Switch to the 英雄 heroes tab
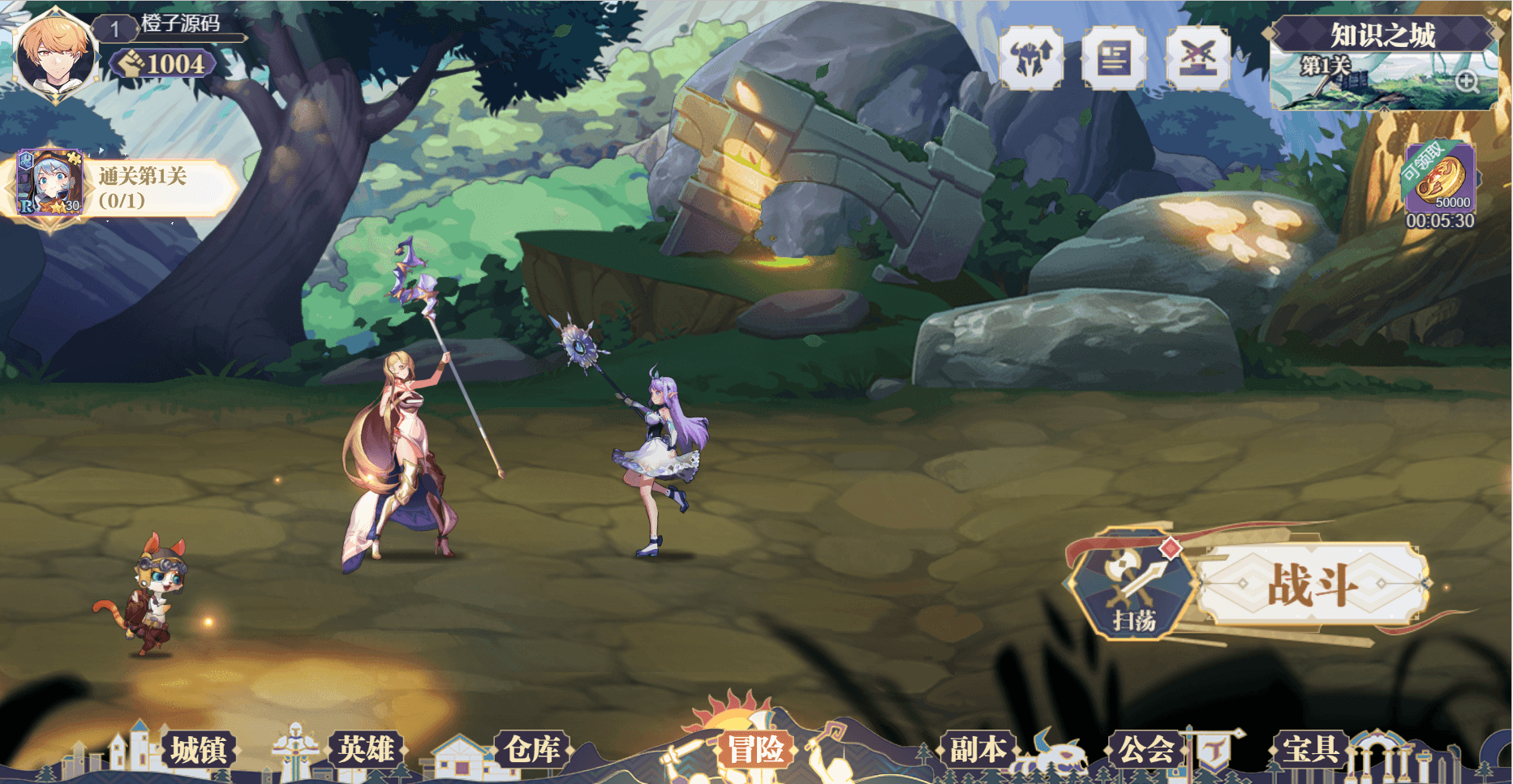Viewport: 1513px width, 784px height. (x=367, y=750)
